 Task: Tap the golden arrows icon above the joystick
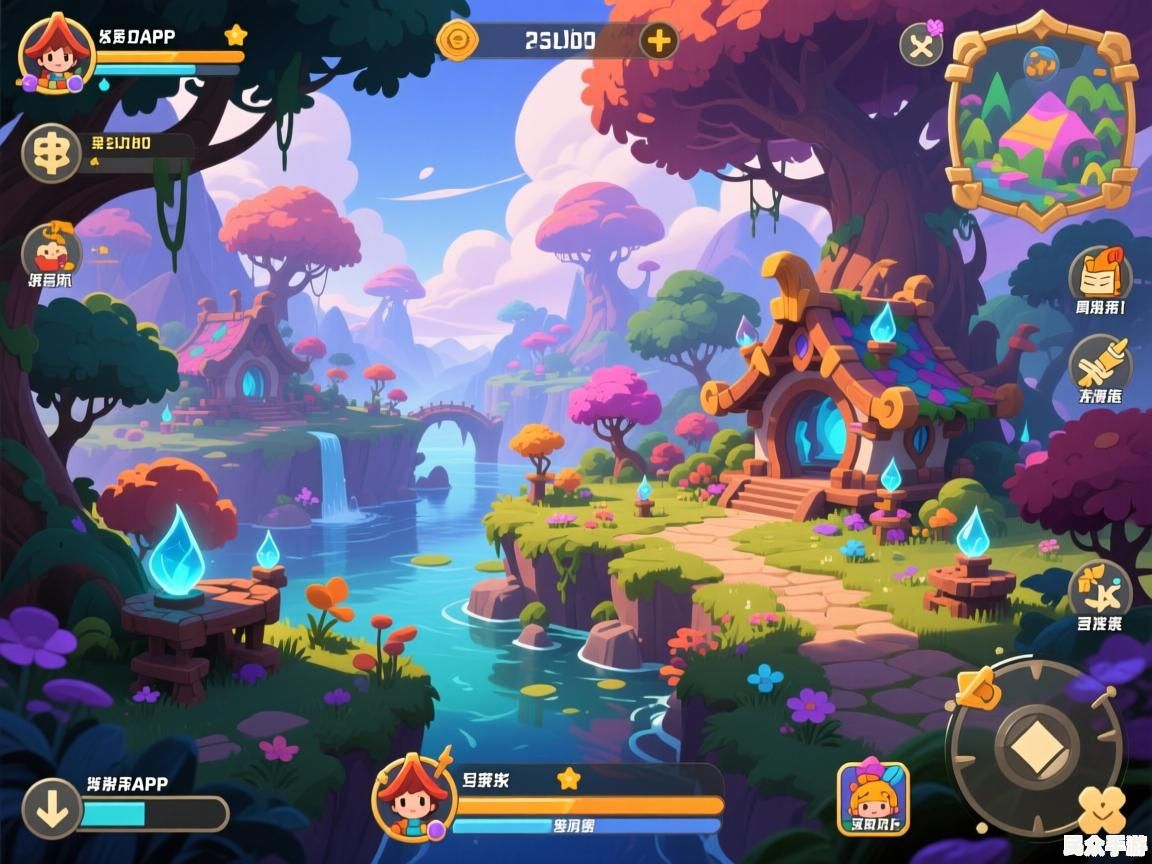point(1100,590)
